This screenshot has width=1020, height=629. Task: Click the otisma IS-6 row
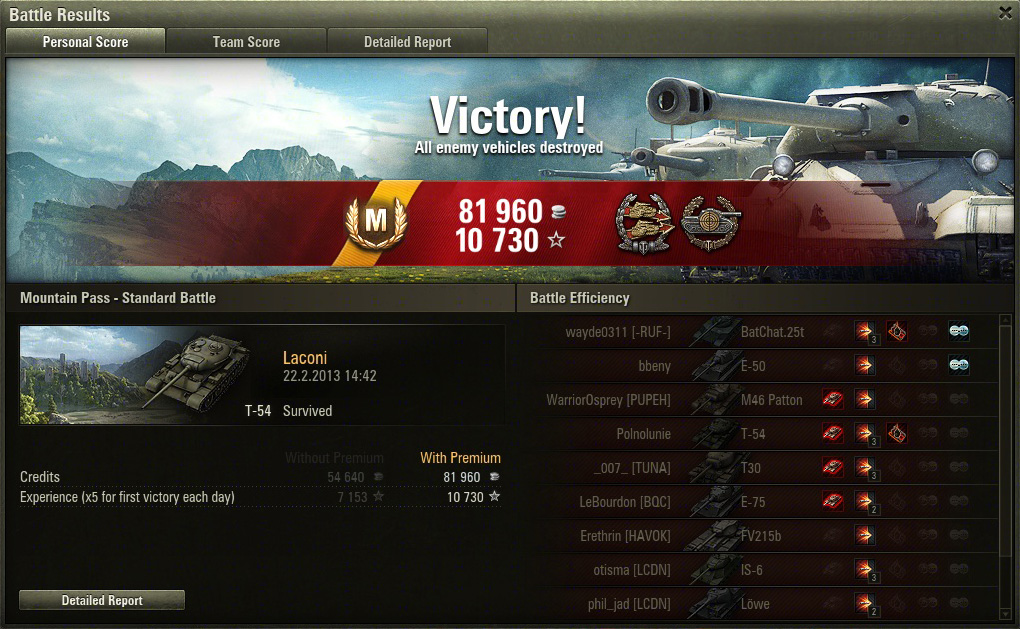pos(760,570)
